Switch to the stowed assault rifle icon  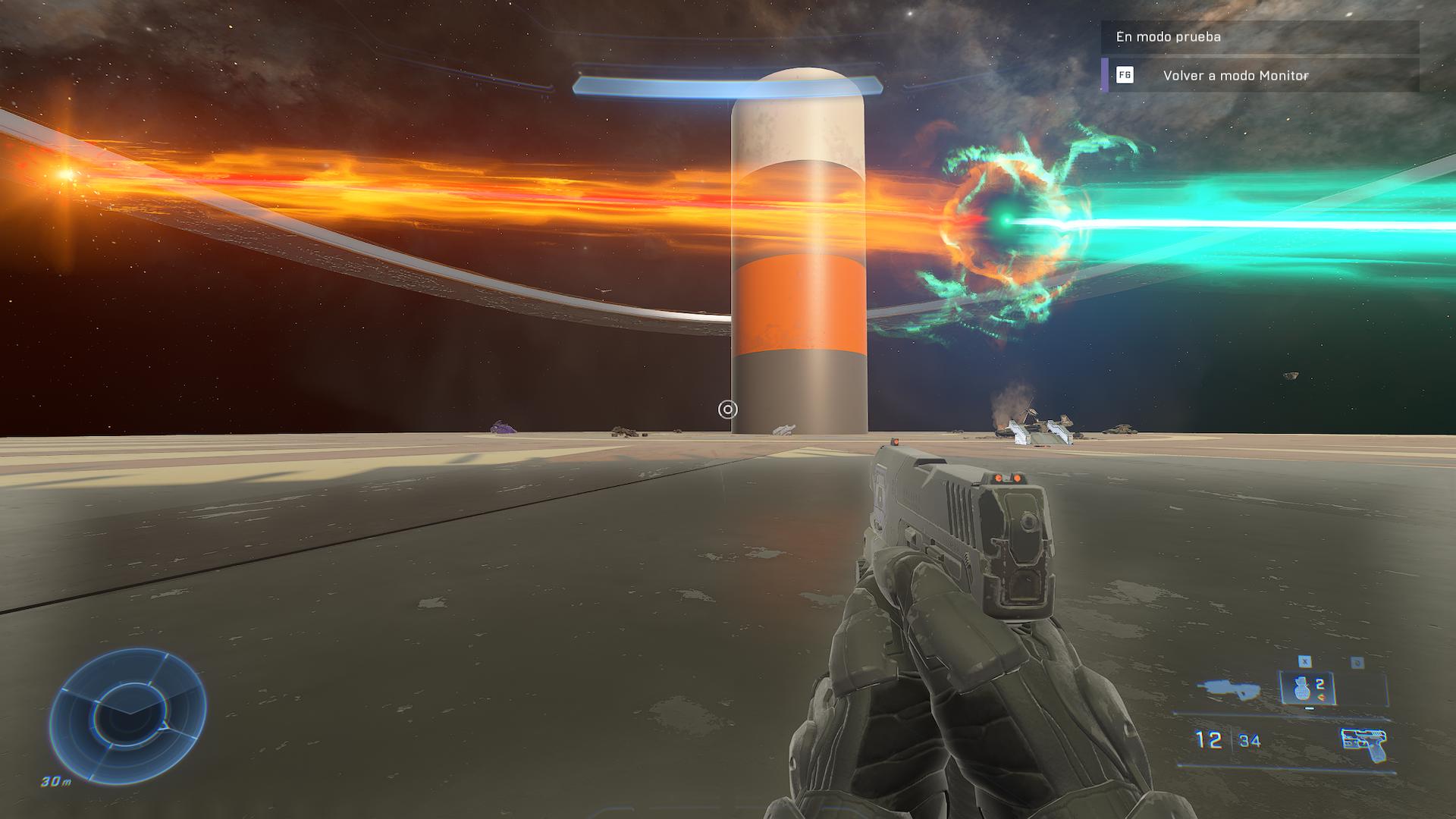(1229, 689)
